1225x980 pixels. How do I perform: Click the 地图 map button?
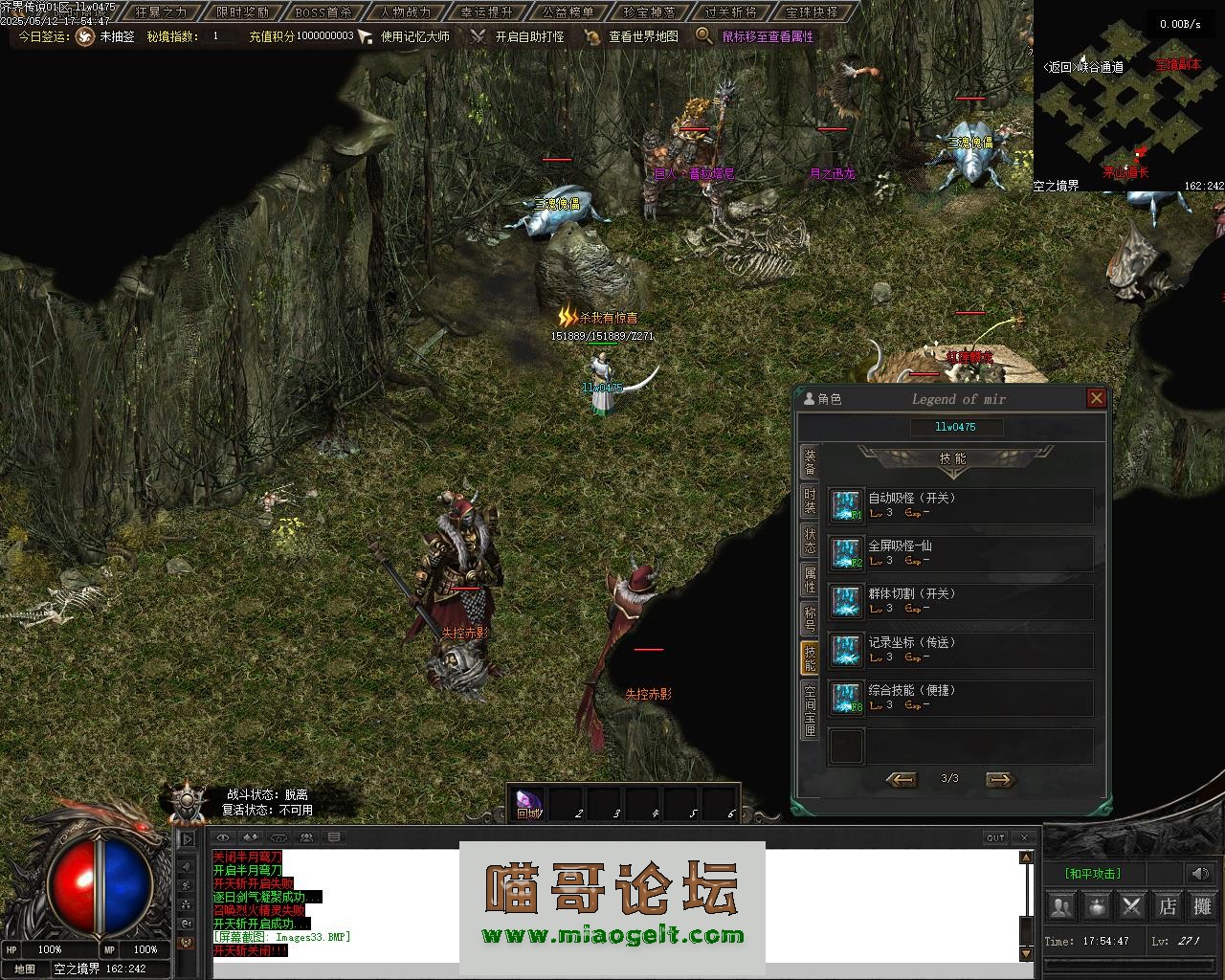25,969
